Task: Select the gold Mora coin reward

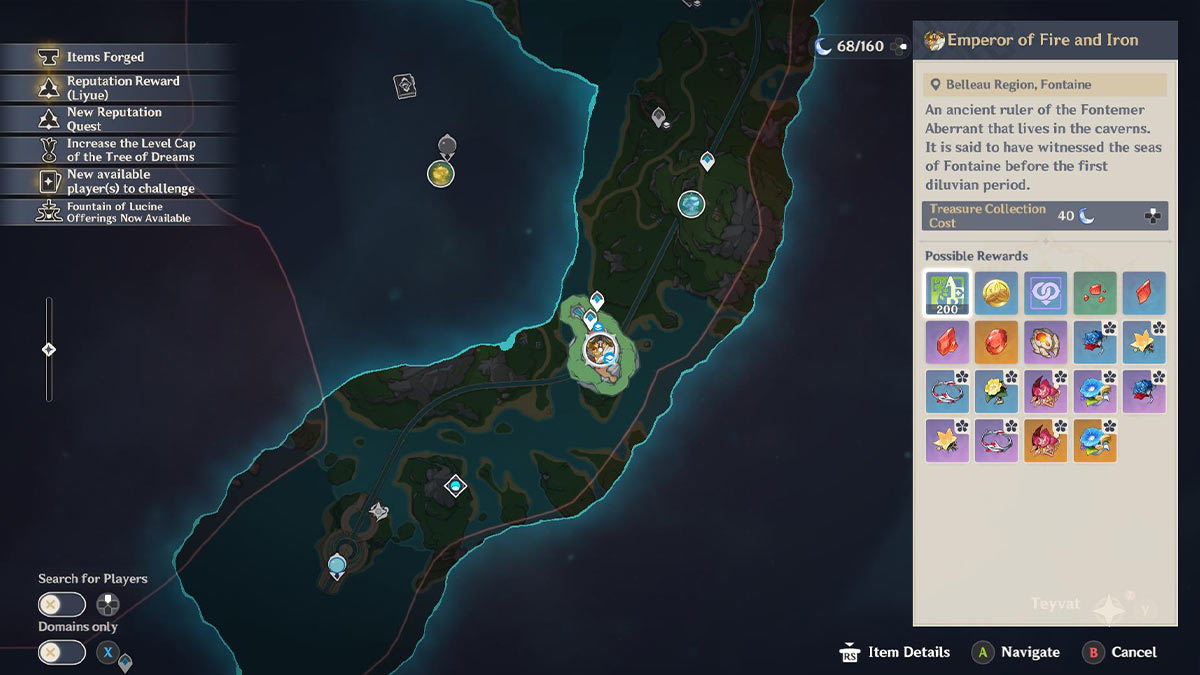Action: [996, 294]
